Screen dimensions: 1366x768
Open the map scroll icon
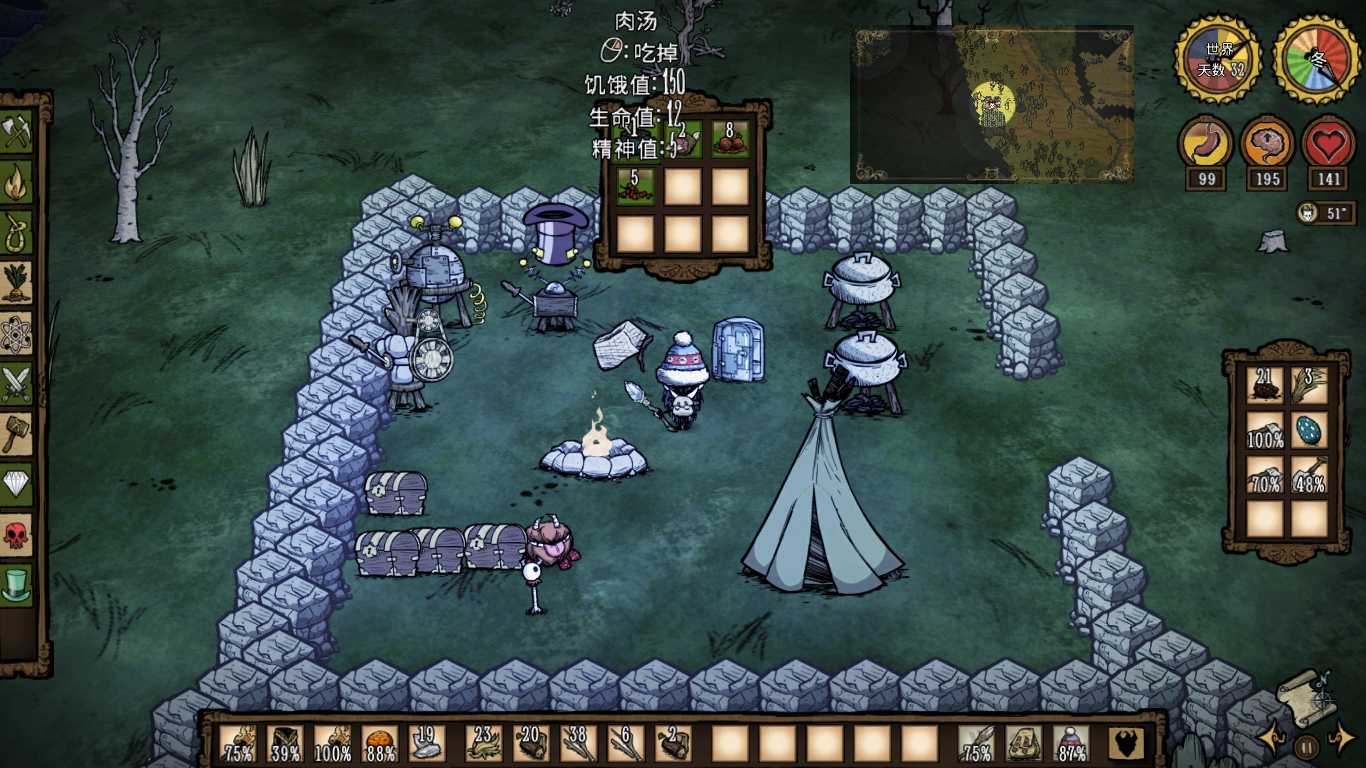pyautogui.click(x=1305, y=697)
